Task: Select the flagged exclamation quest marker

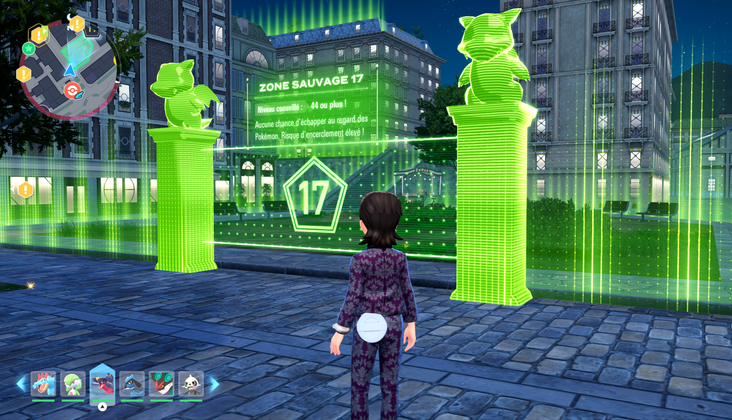Action: coord(39,35)
